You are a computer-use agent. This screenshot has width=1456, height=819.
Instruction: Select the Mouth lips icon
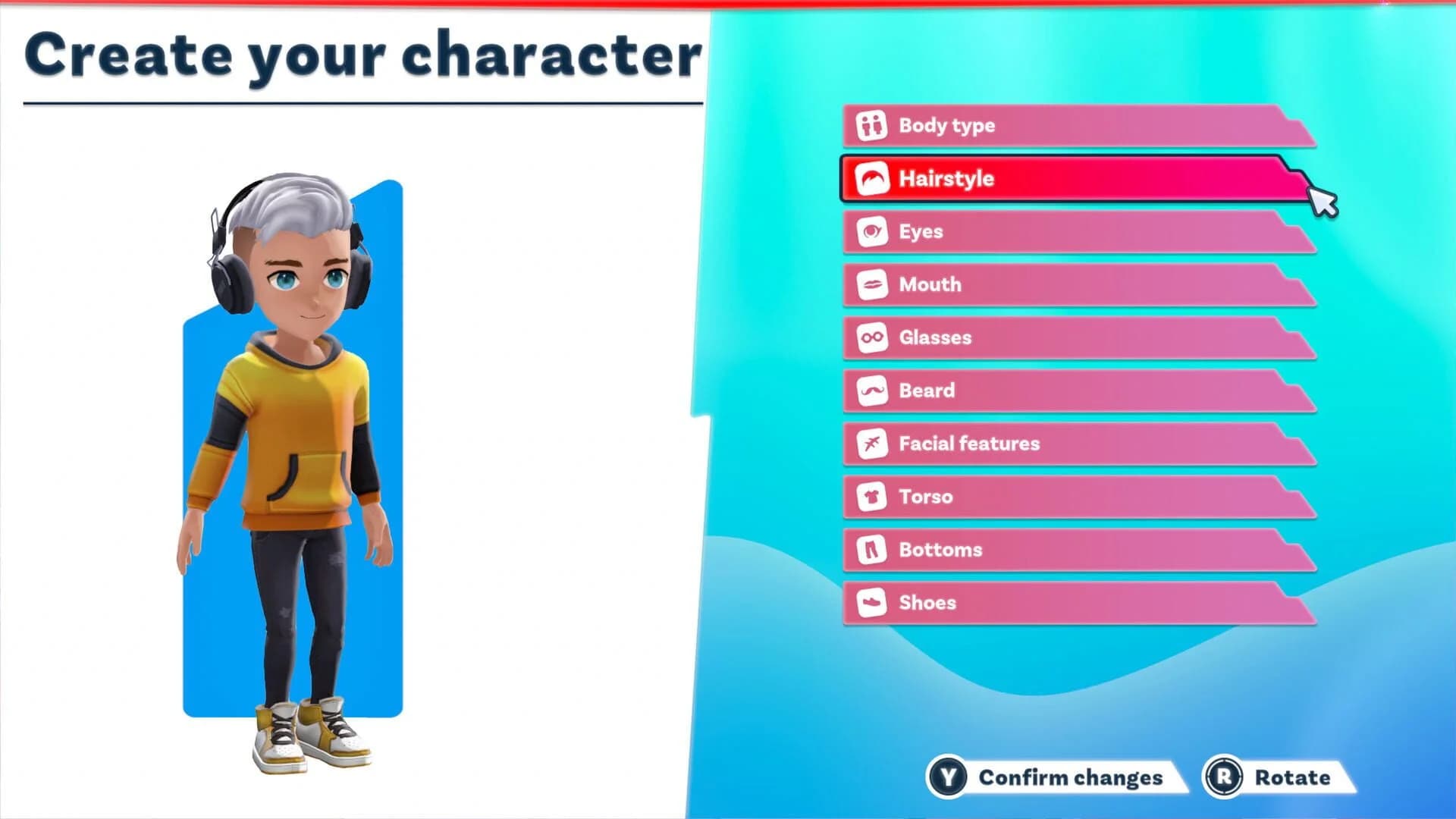point(871,284)
